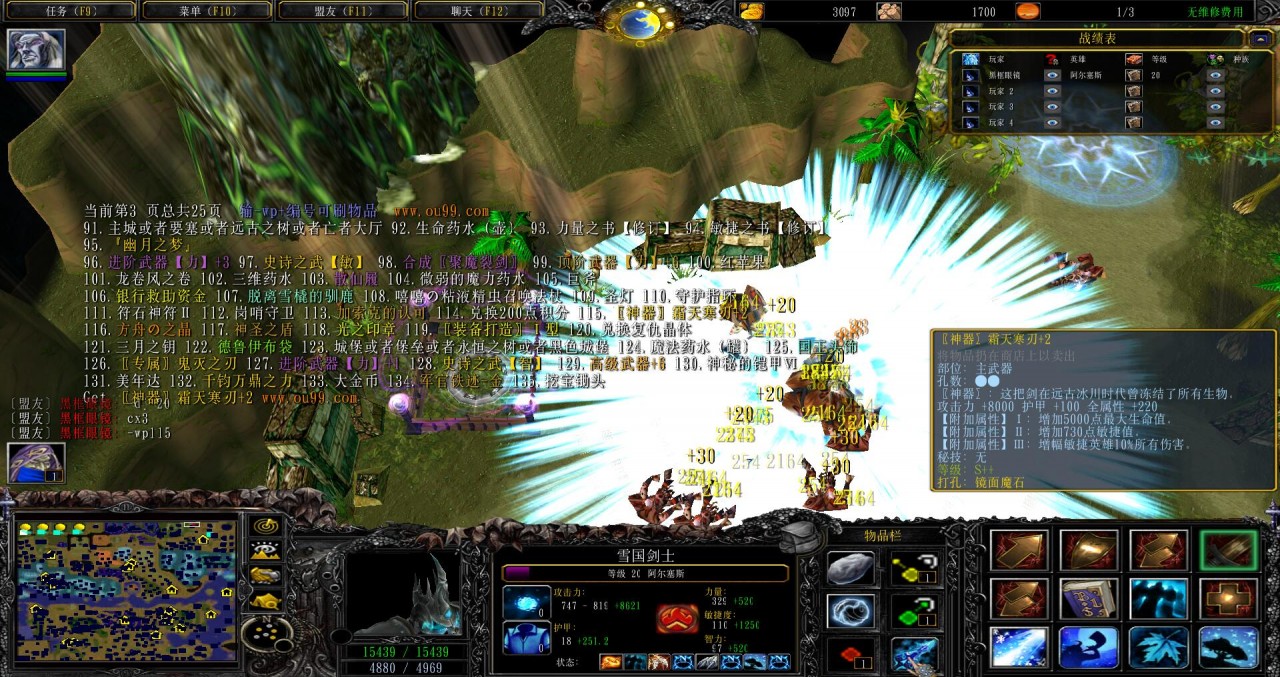Screen dimensions: 1280x677
Task: Select the grey stone inventory item
Action: coord(851,569)
